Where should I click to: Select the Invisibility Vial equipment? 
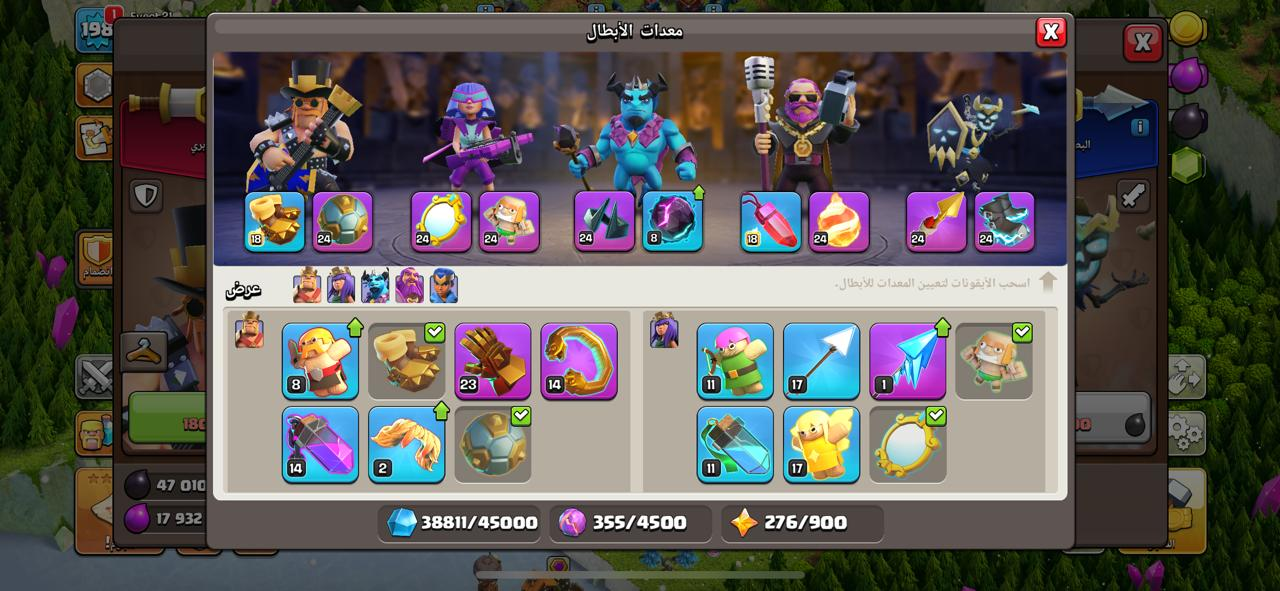[735, 445]
